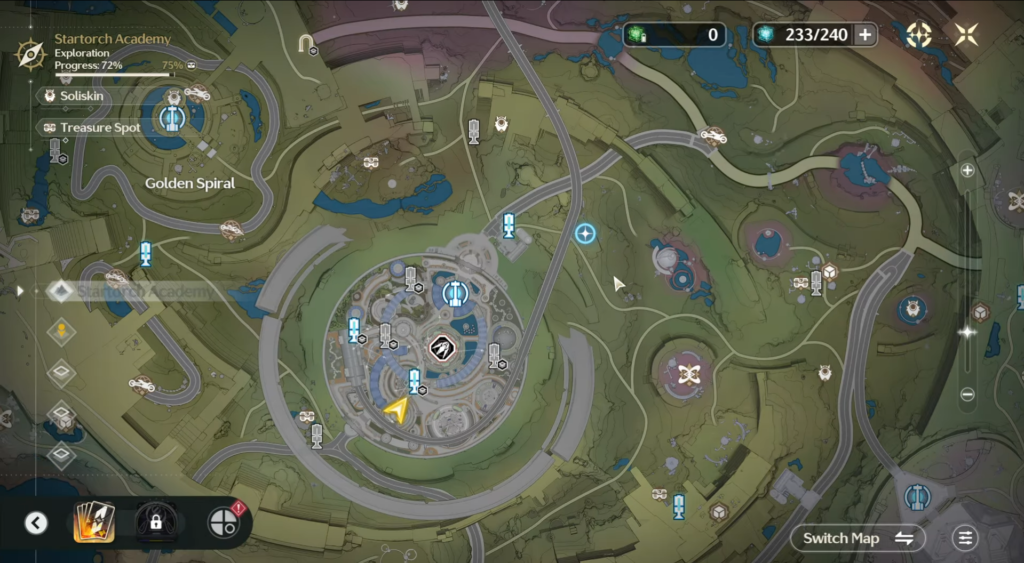
Task: Click the zoom slider star handle
Action: (967, 332)
